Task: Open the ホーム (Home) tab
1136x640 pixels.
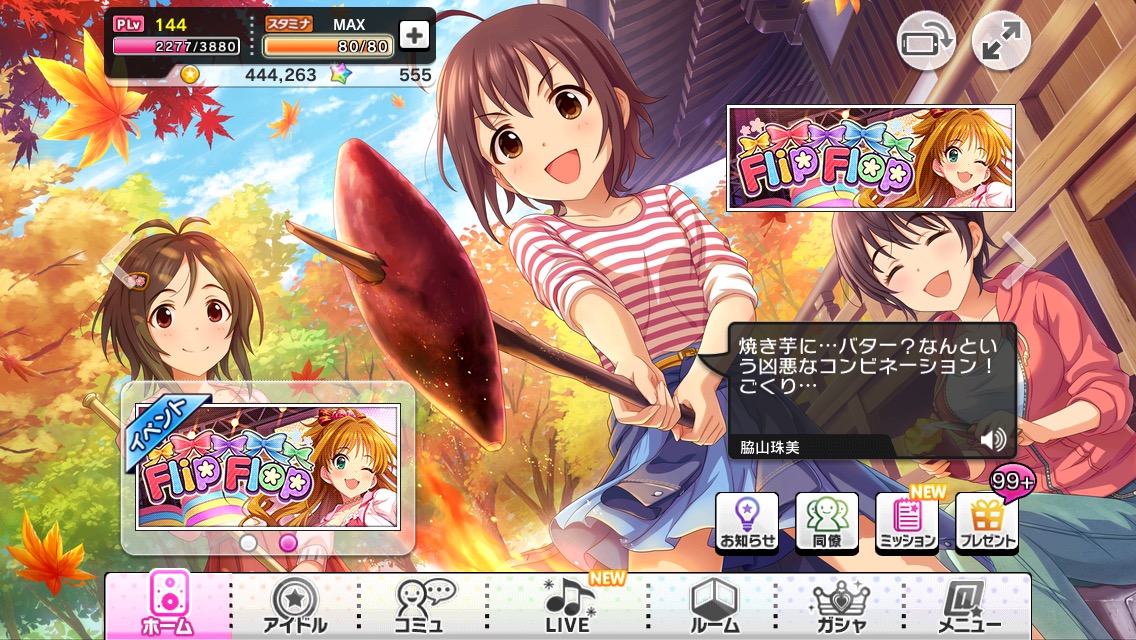Action: pyautogui.click(x=168, y=605)
